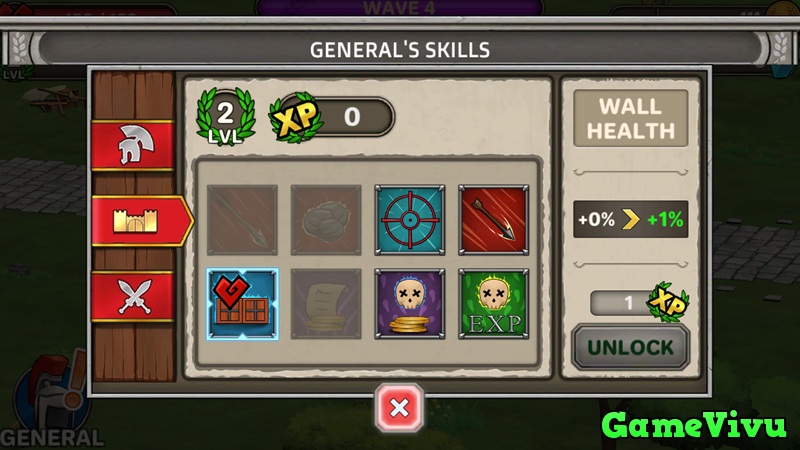Select the red arrow skill
Viewport: 800px width, 450px height.
click(x=493, y=218)
